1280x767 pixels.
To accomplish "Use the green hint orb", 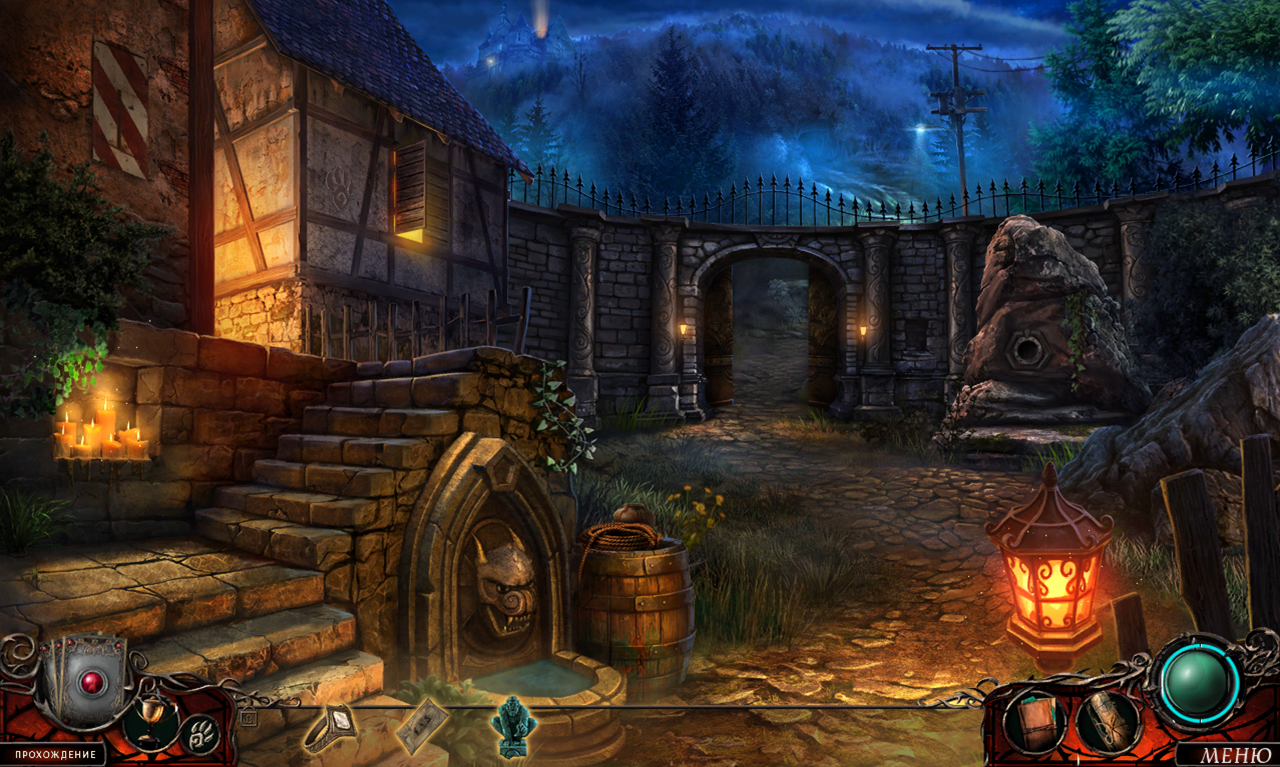I will (1198, 682).
